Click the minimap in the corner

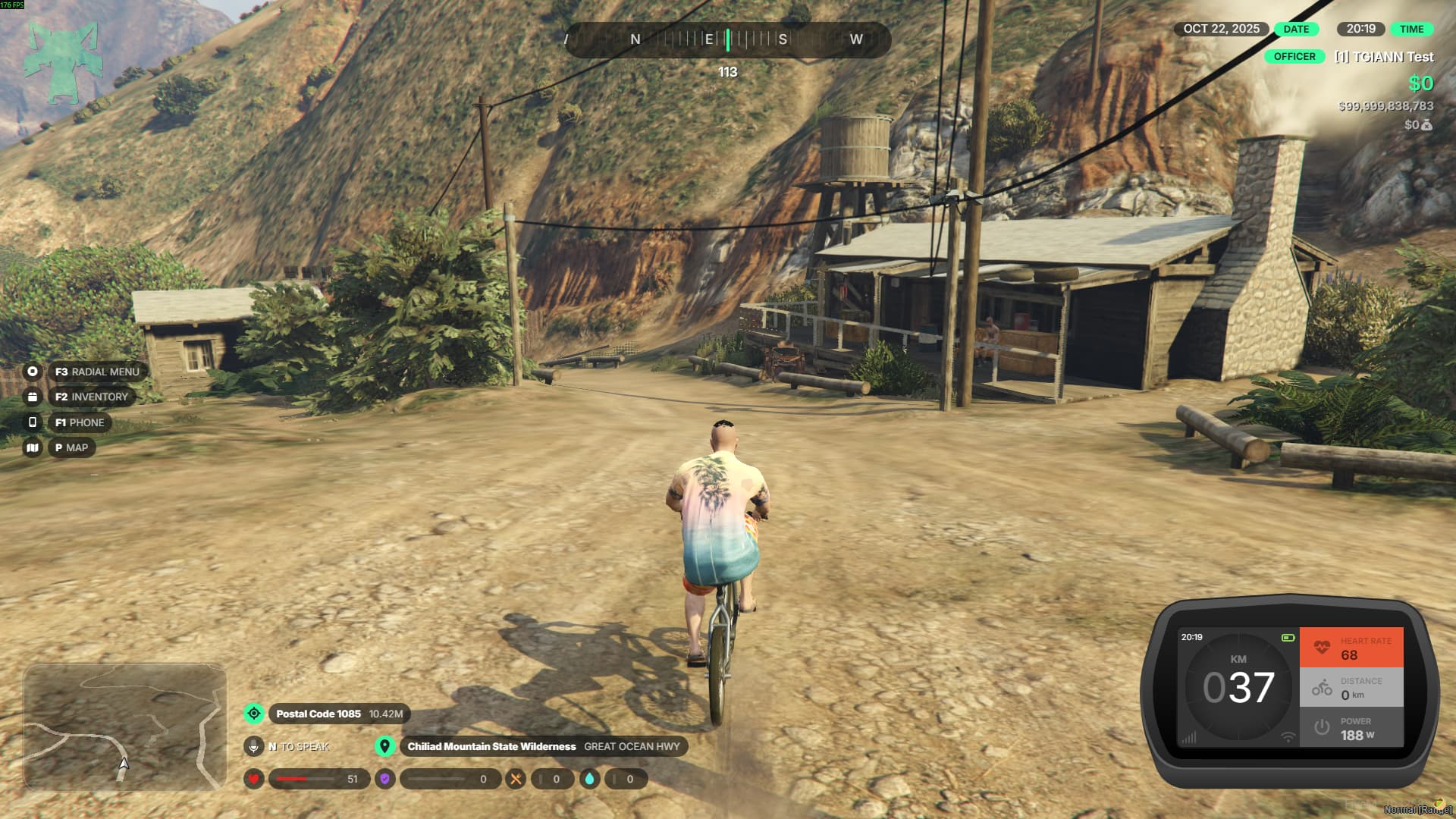125,726
